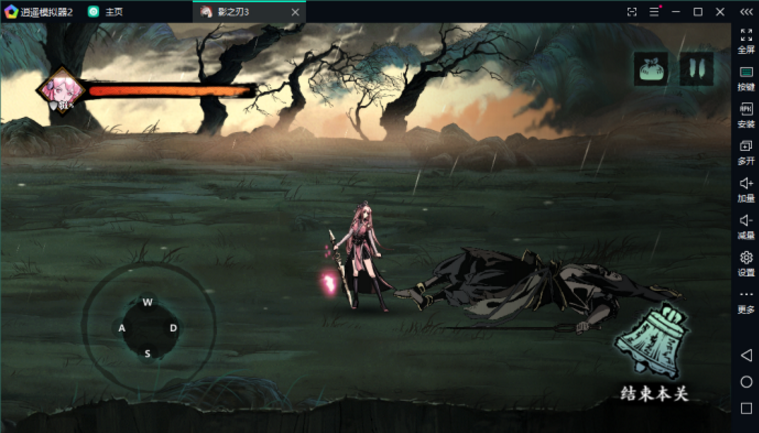Tap the S key on the movement pad
The width and height of the screenshot is (759, 433).
click(x=147, y=353)
